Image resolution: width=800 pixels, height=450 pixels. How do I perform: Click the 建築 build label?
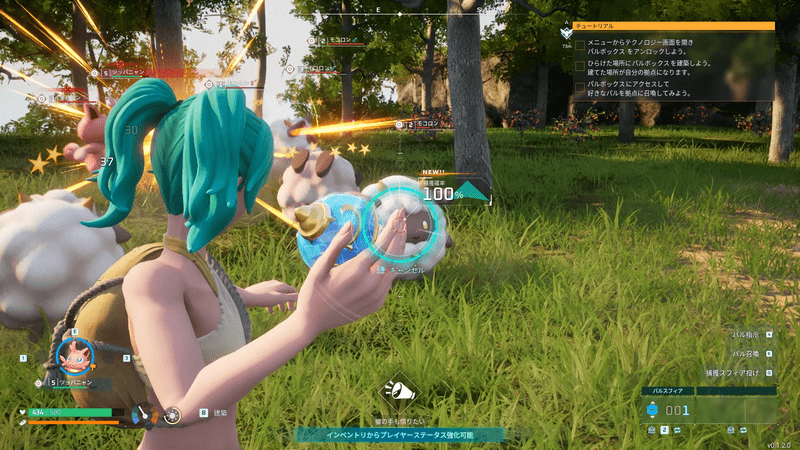click(219, 412)
